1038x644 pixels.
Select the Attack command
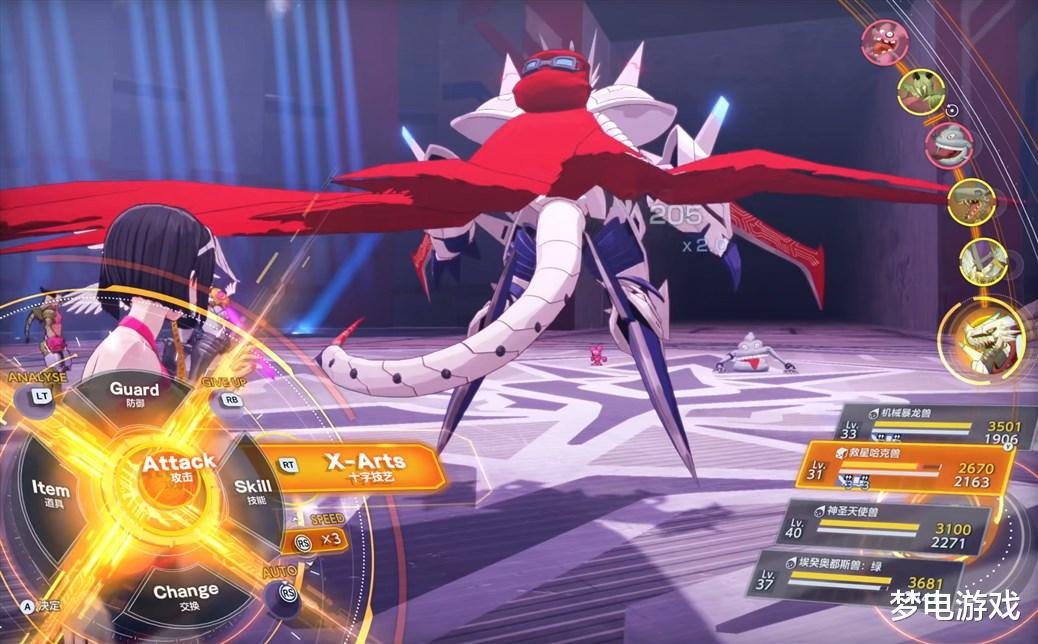coord(178,467)
